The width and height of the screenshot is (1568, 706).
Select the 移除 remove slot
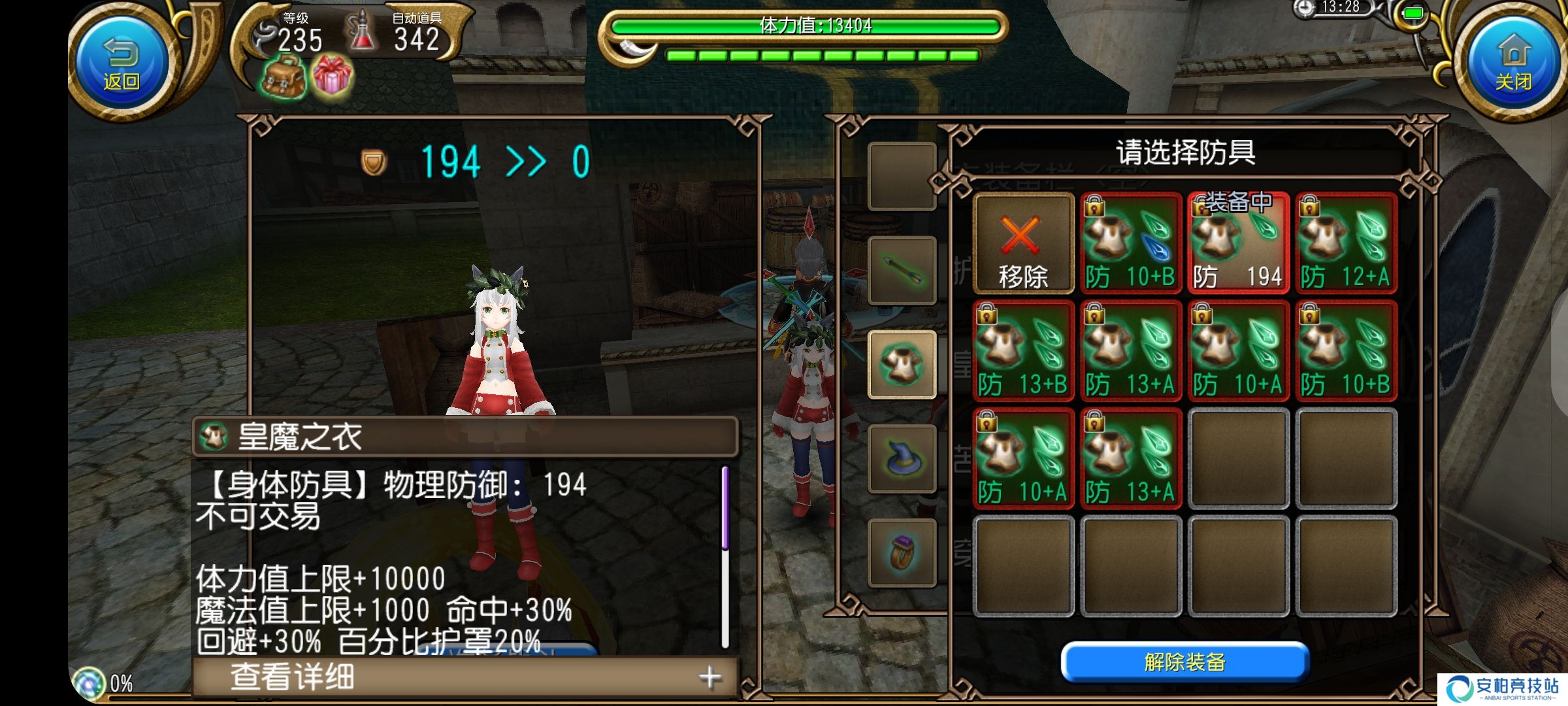tap(1023, 243)
